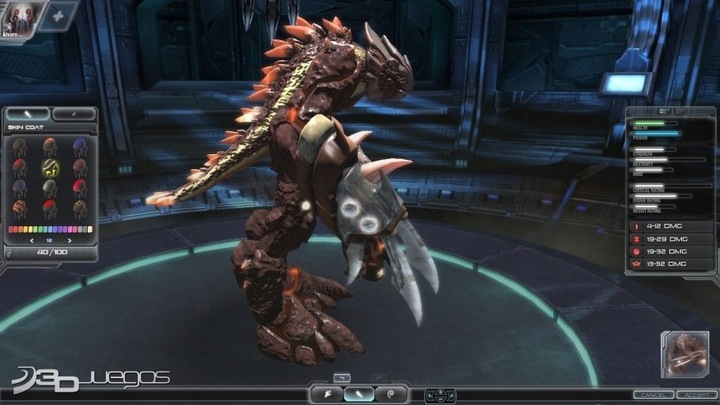Click the undo arrow above the toolbar
The height and width of the screenshot is (405, 720).
[342, 377]
